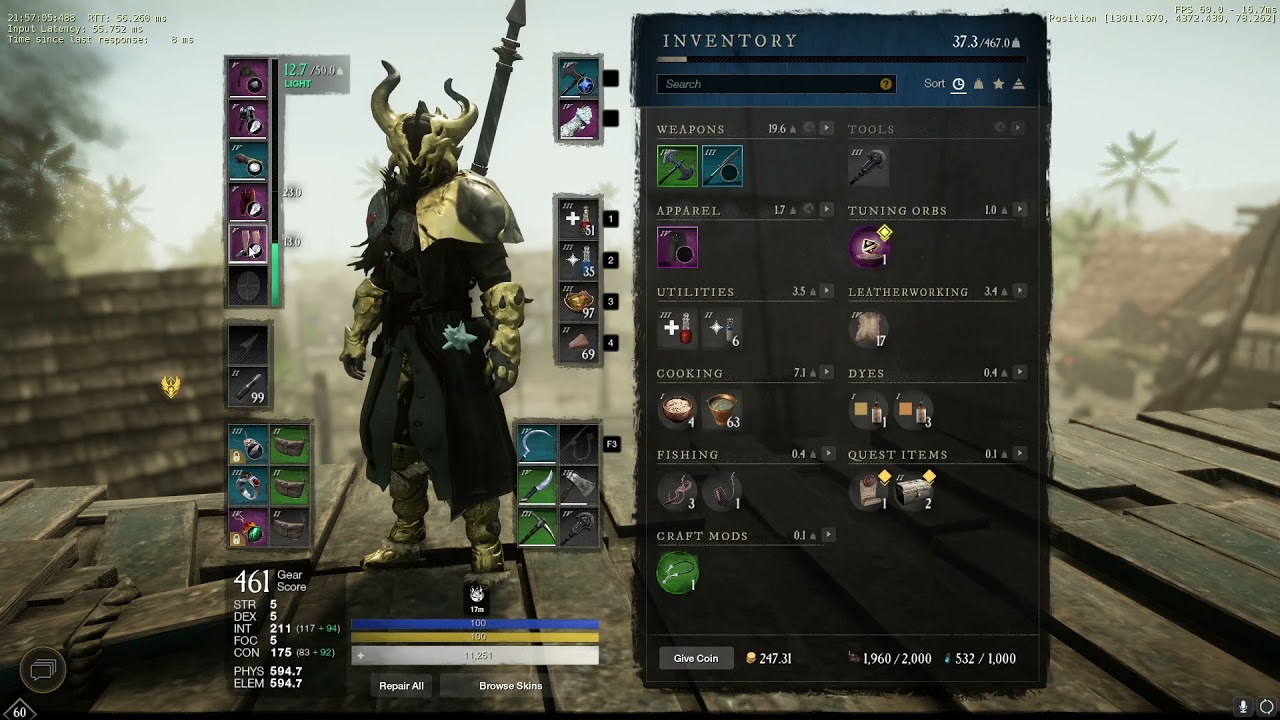The height and width of the screenshot is (720, 1280).
Task: Select the green craft mod item
Action: [677, 573]
